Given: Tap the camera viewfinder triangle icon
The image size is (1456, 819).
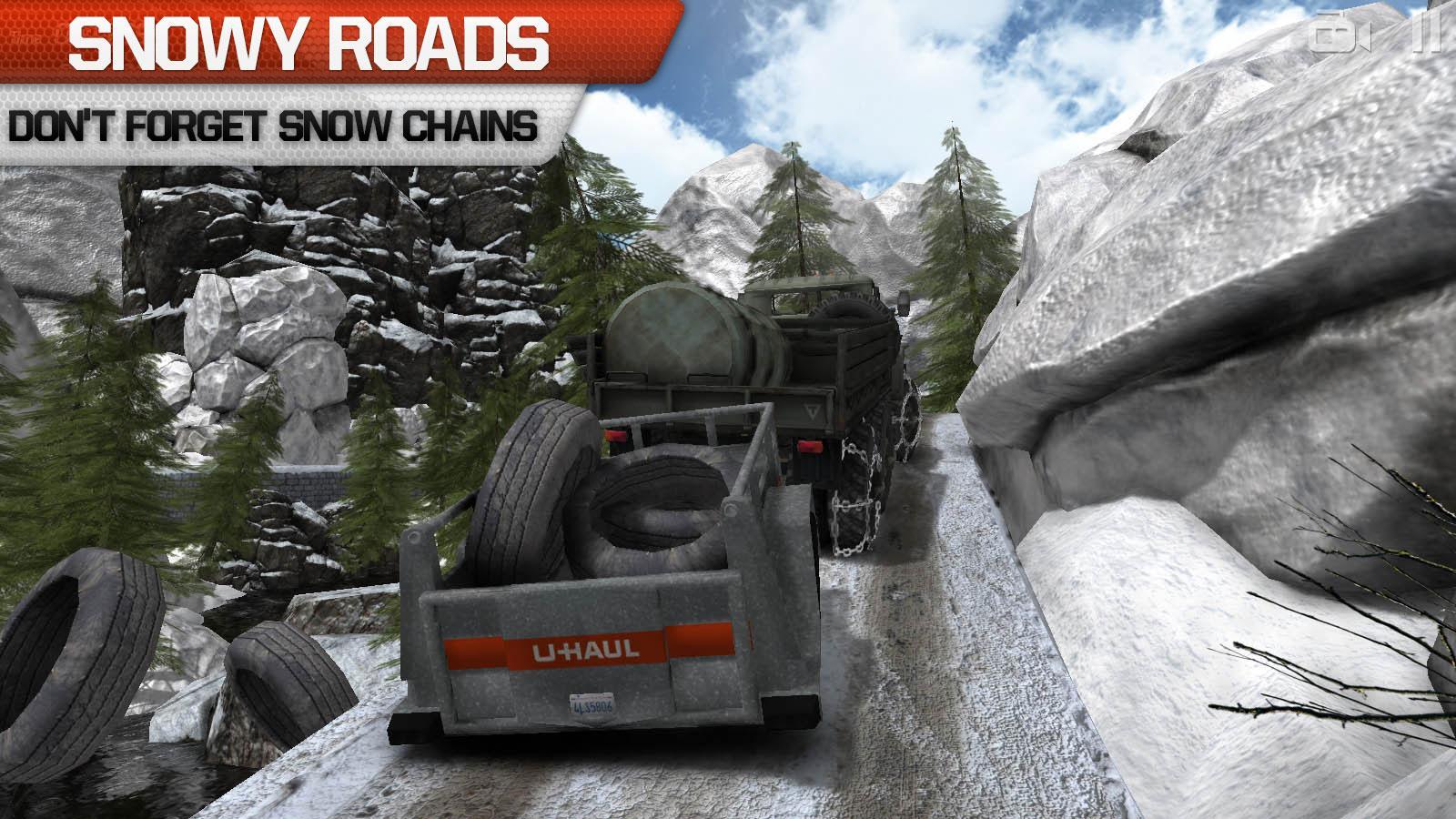Looking at the screenshot, I should point(1363,36).
